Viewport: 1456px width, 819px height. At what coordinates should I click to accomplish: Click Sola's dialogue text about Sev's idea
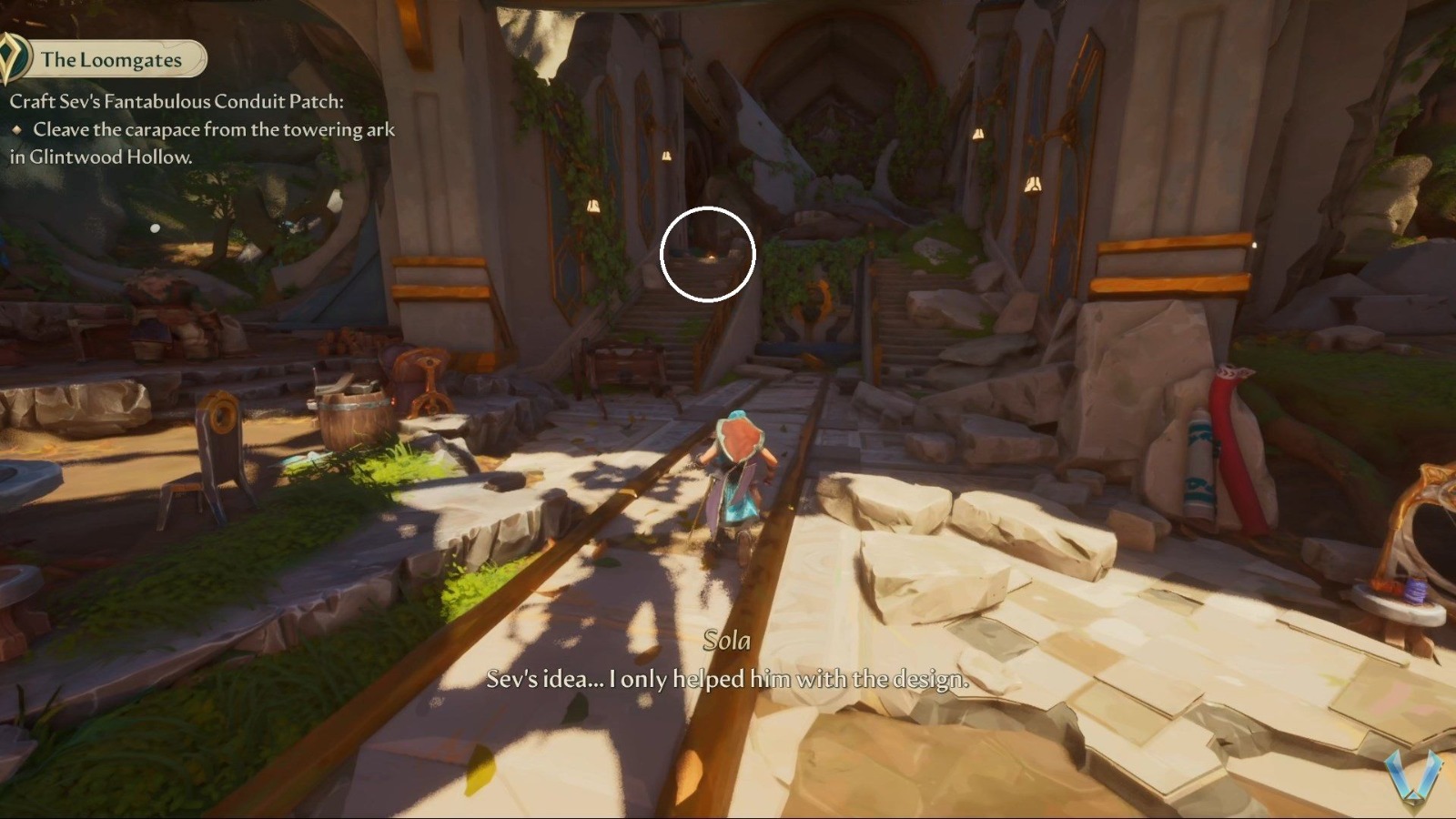[723, 679]
